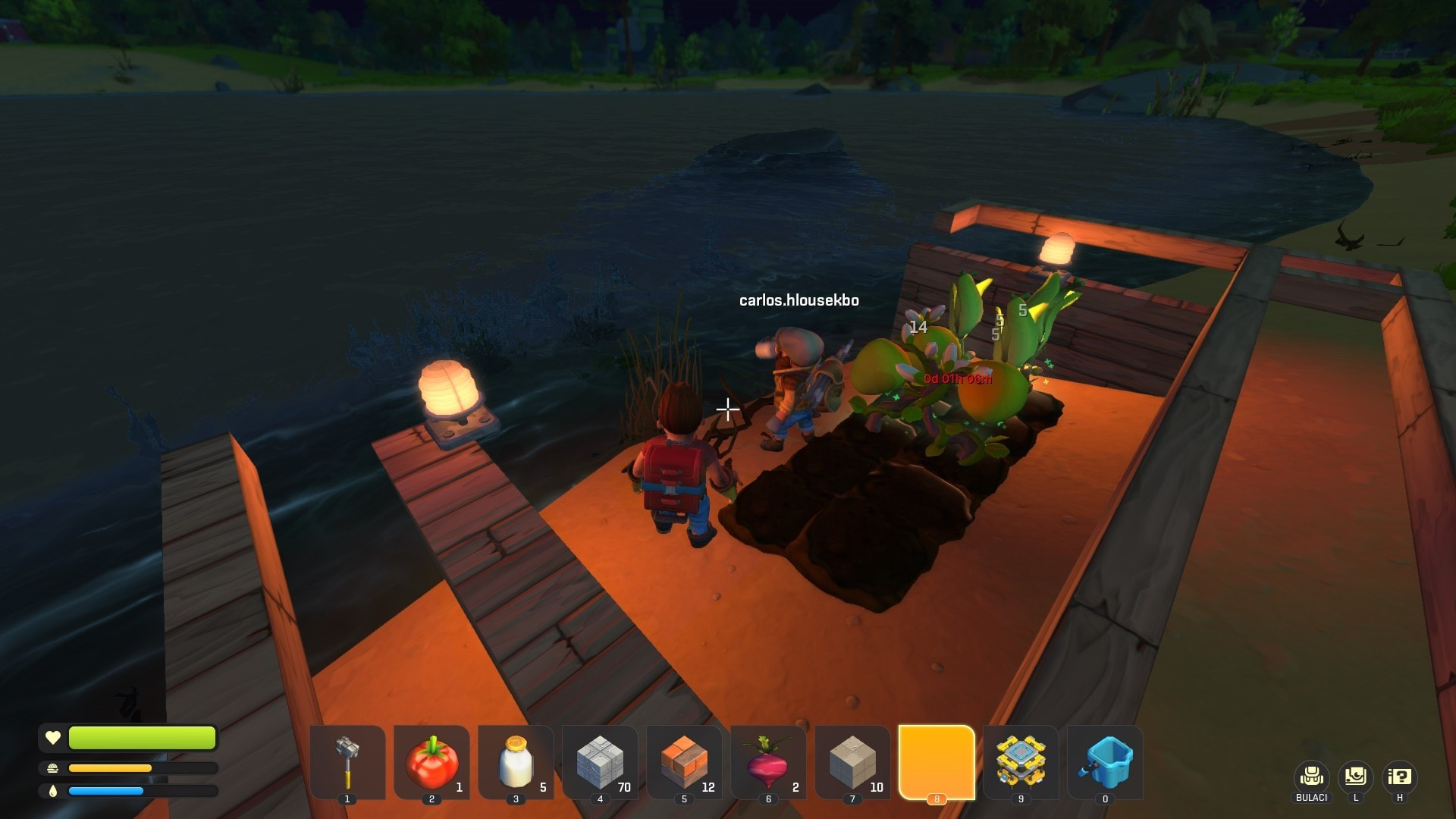Screen dimensions: 1456x819
Task: Select the orange brick block slot
Action: (684, 761)
